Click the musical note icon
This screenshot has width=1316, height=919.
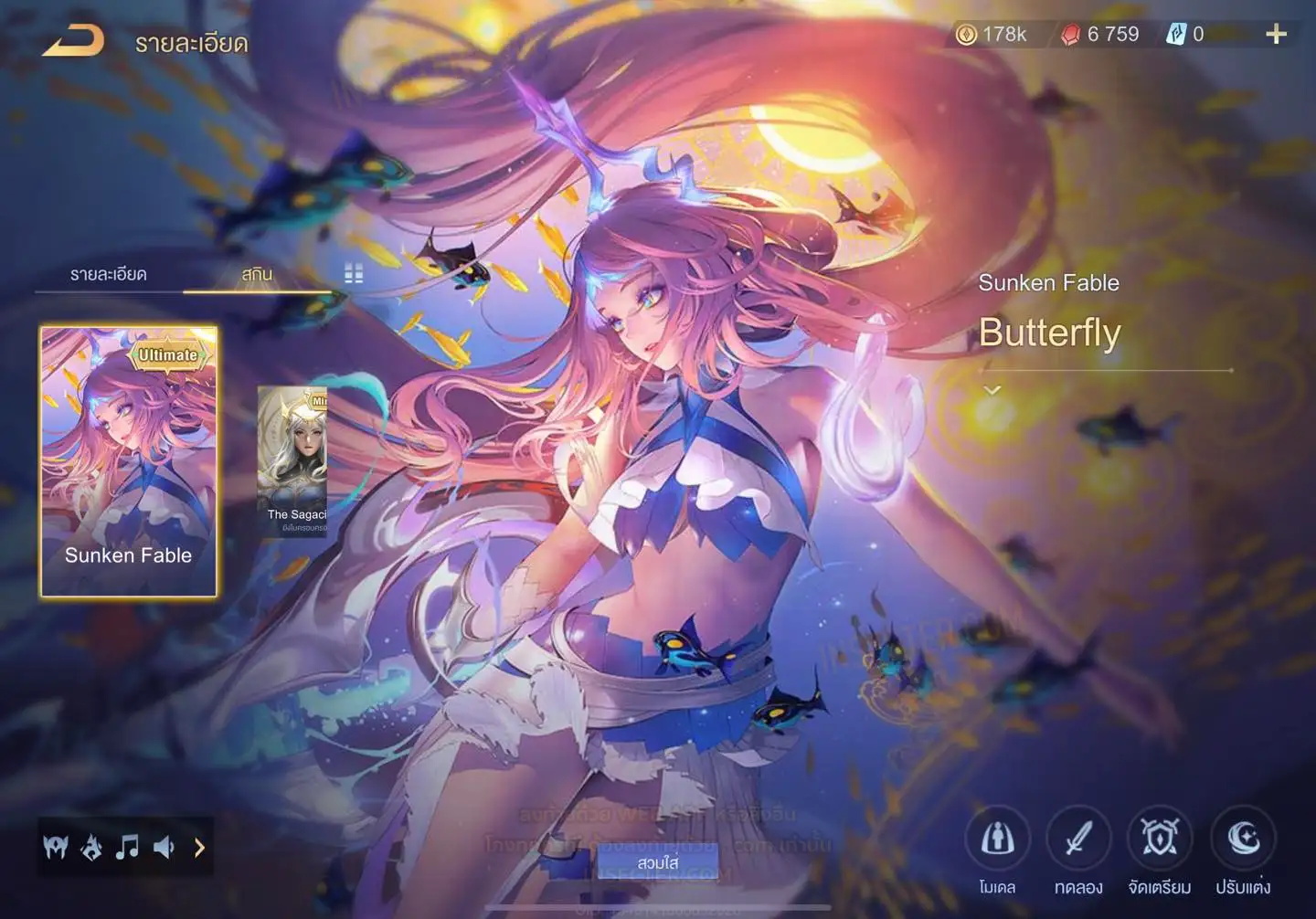pyautogui.click(x=127, y=848)
